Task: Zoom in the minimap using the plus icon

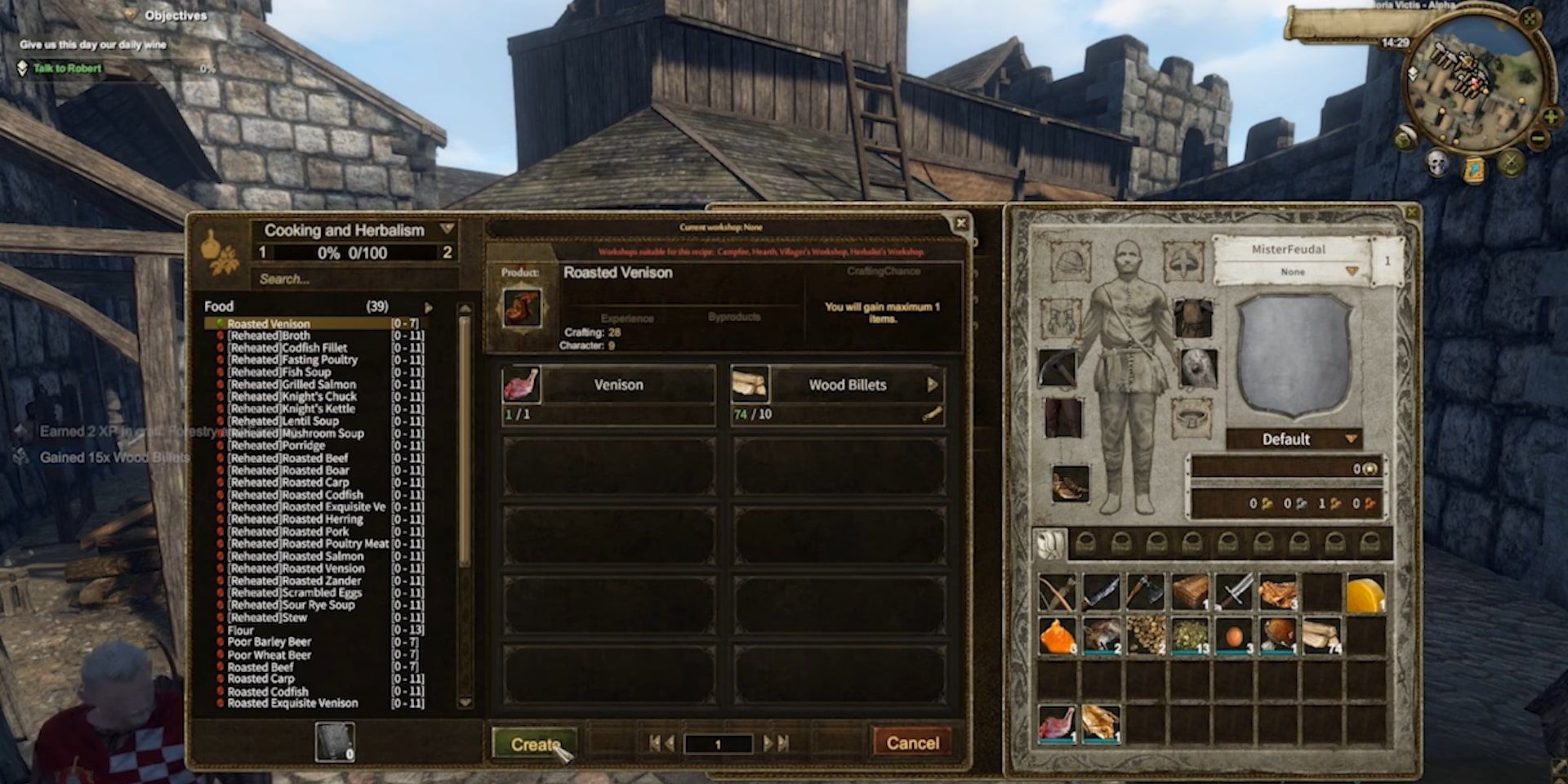Action: (x=1550, y=116)
